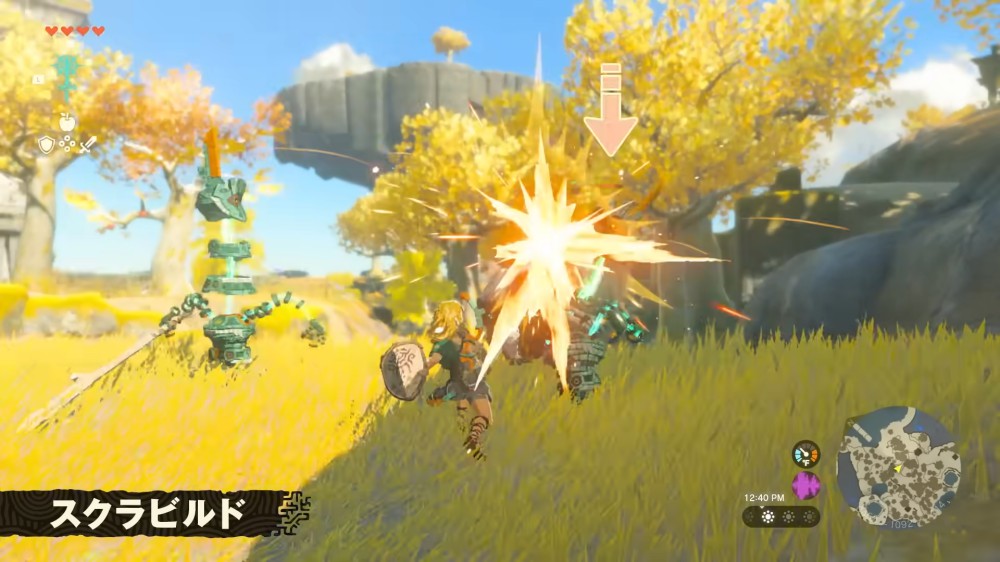Image resolution: width=1000 pixels, height=562 pixels.
Task: Click the four-dot icon between shield and sword
Action: [x=67, y=145]
